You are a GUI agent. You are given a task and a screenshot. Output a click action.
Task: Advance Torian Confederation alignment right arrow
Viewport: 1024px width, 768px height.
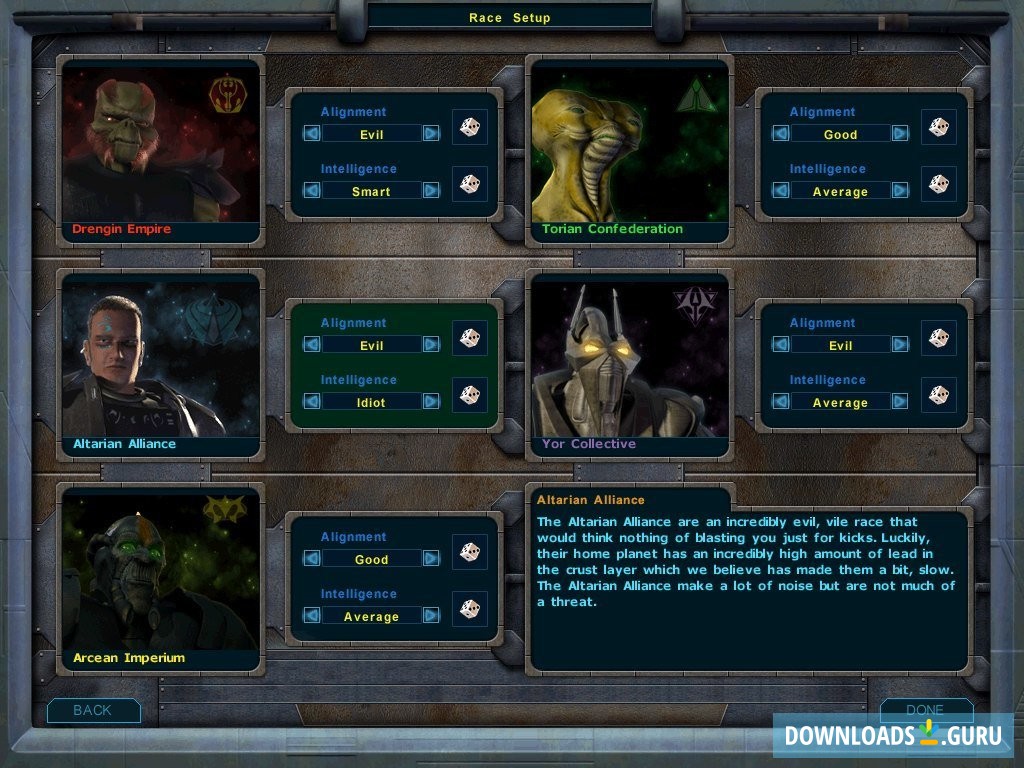point(900,133)
